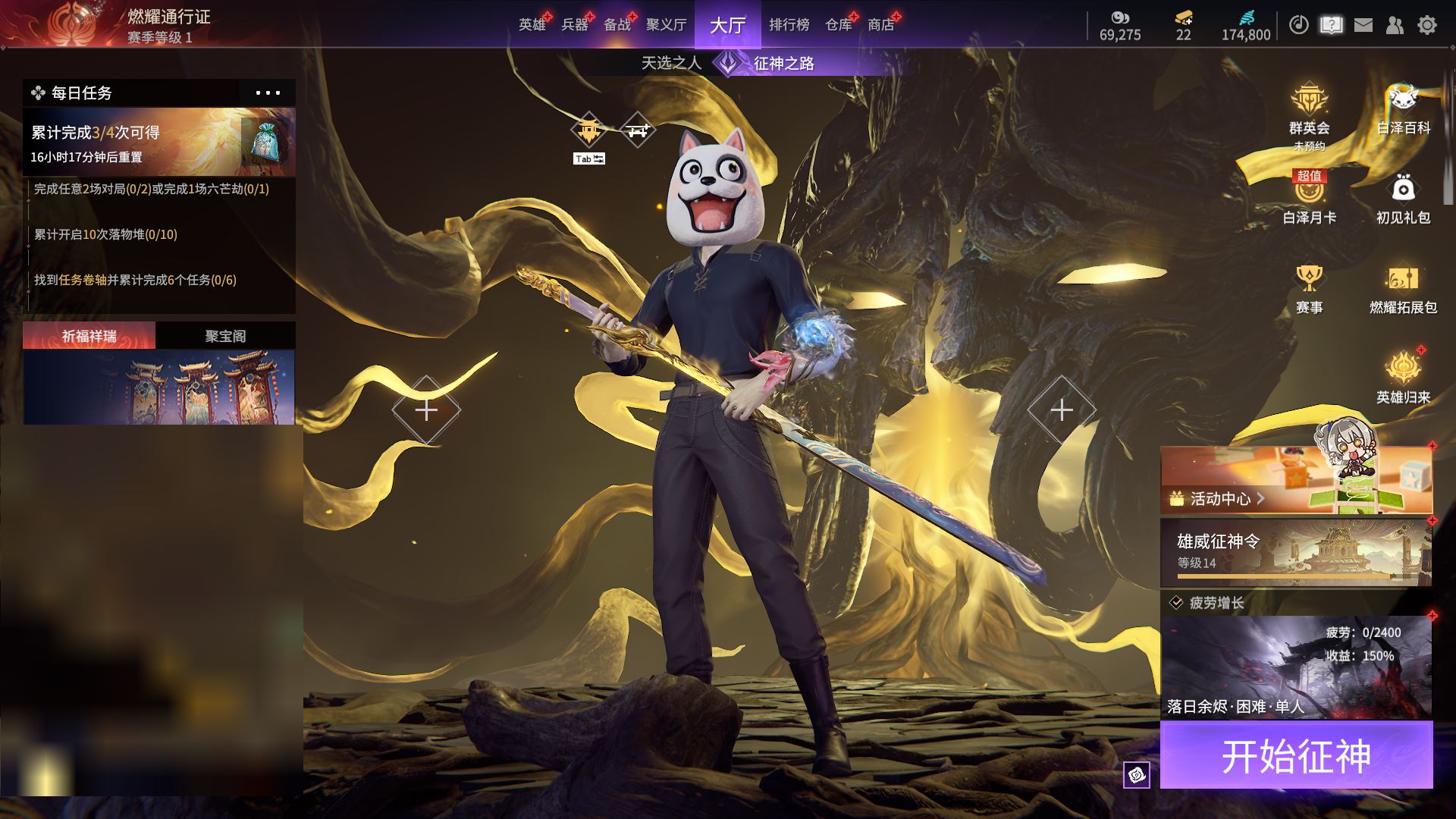Screen dimensions: 1456x819
Task: Switch to the 天选之人 mode tab
Action: tap(671, 63)
